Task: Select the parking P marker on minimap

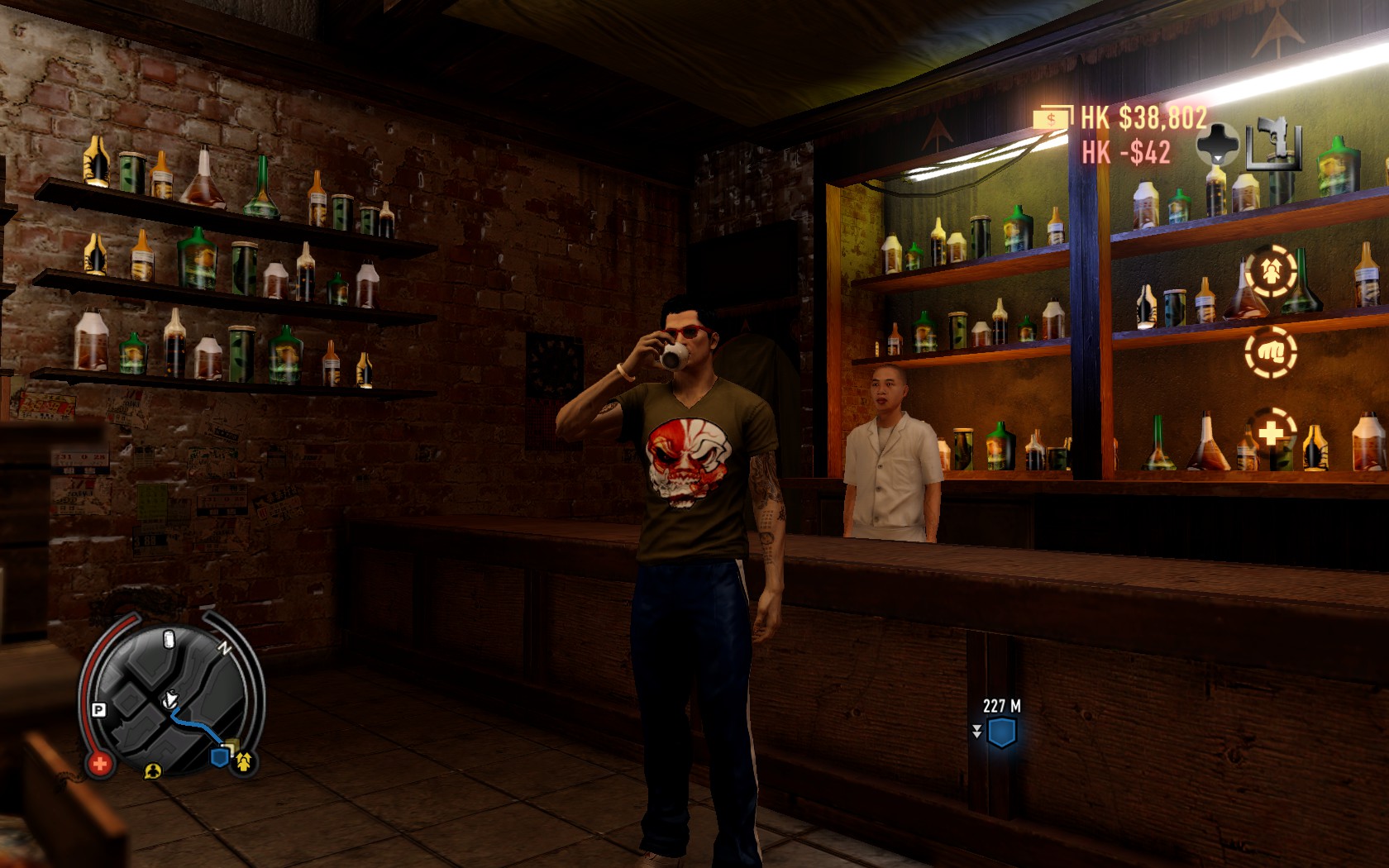Action: pyautogui.click(x=98, y=710)
